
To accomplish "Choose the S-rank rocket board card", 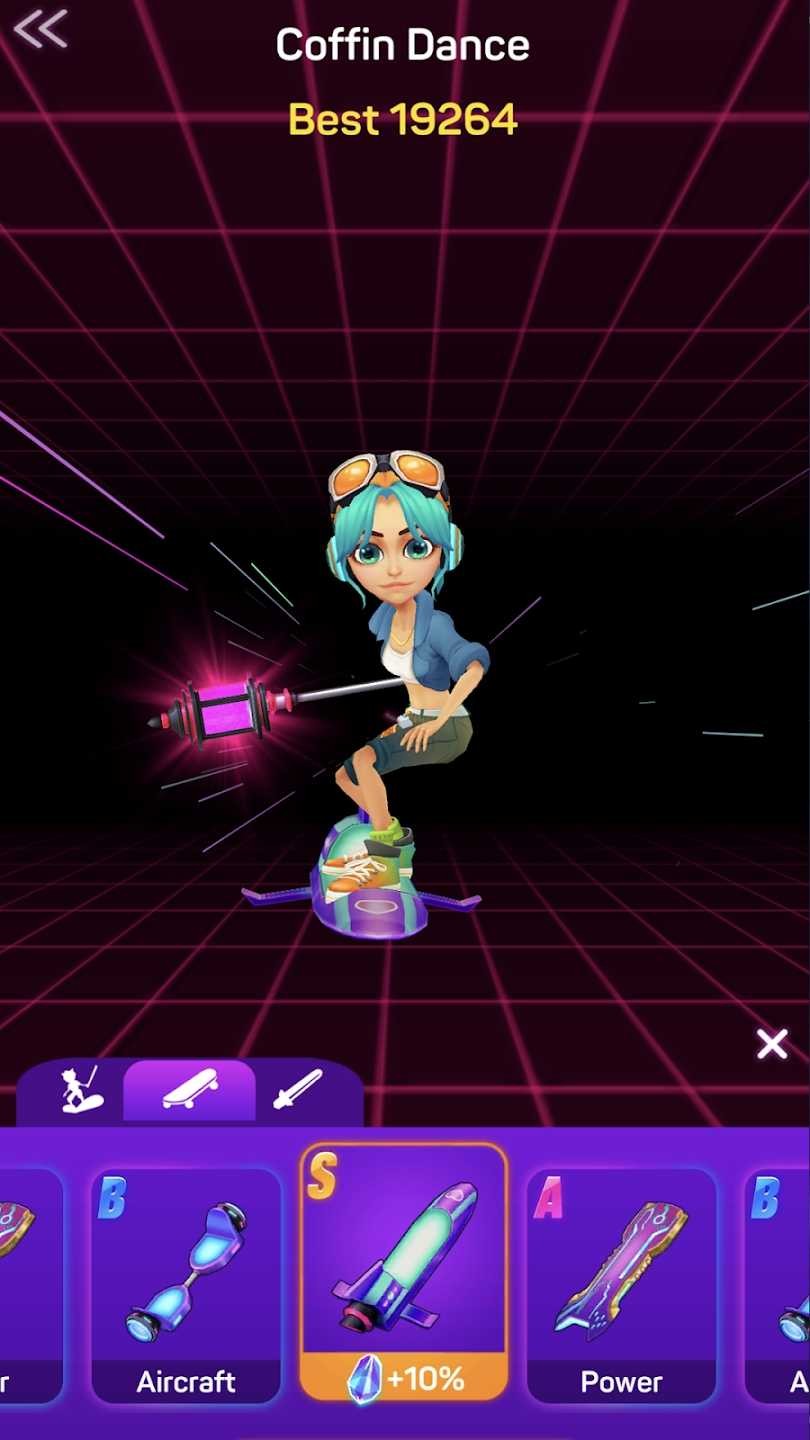I will tap(404, 1272).
